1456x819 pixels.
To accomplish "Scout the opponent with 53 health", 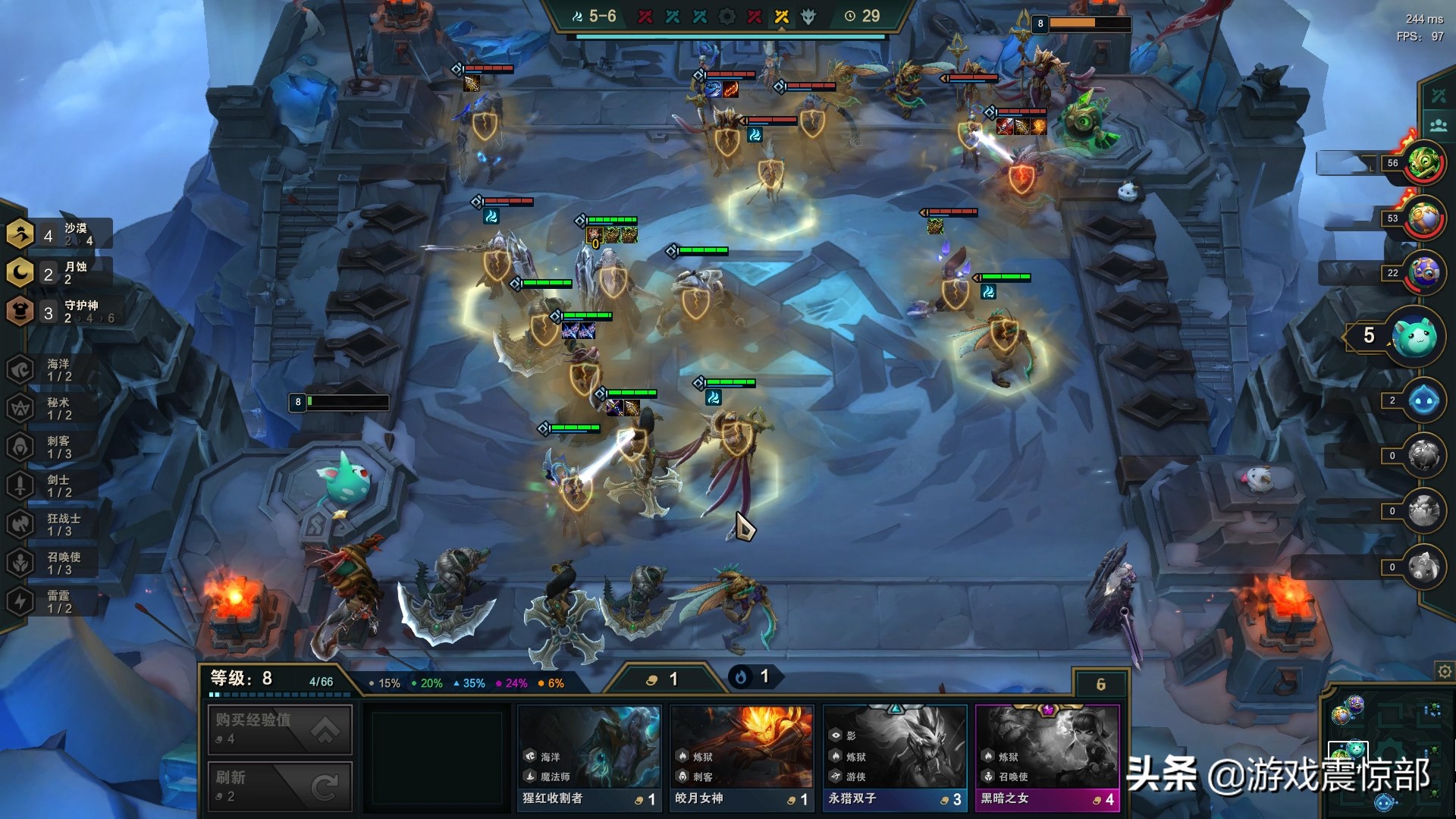I will pos(1423,218).
